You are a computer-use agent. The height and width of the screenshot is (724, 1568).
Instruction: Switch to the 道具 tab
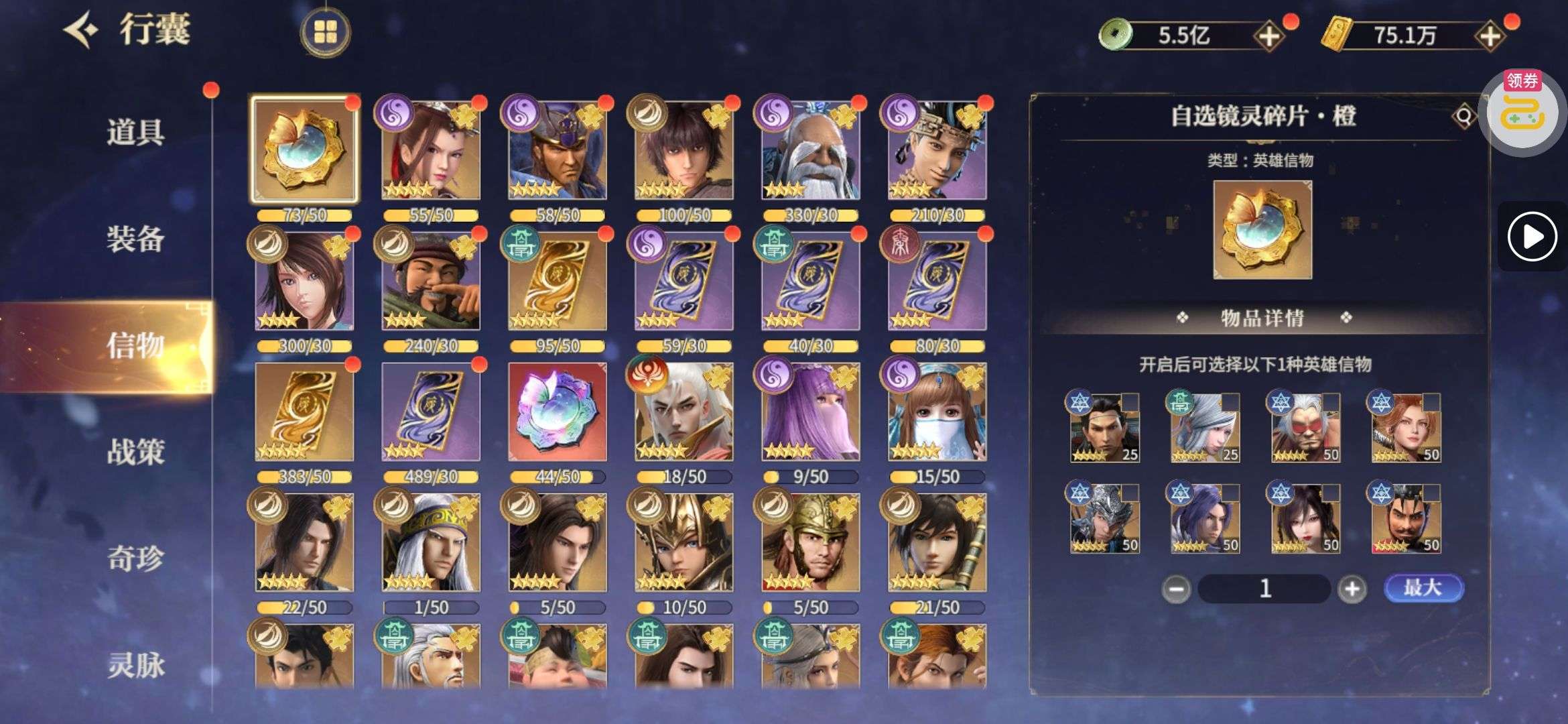(x=135, y=132)
